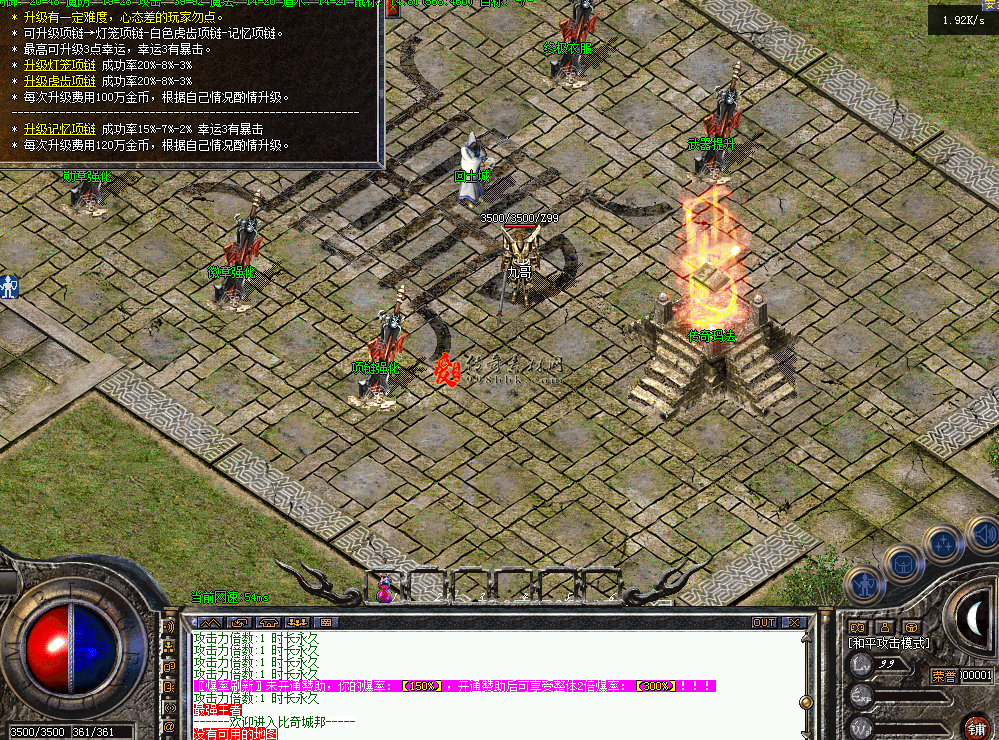
Task: Choose the 升级灯笼项链 upgrade link
Action: [60, 65]
